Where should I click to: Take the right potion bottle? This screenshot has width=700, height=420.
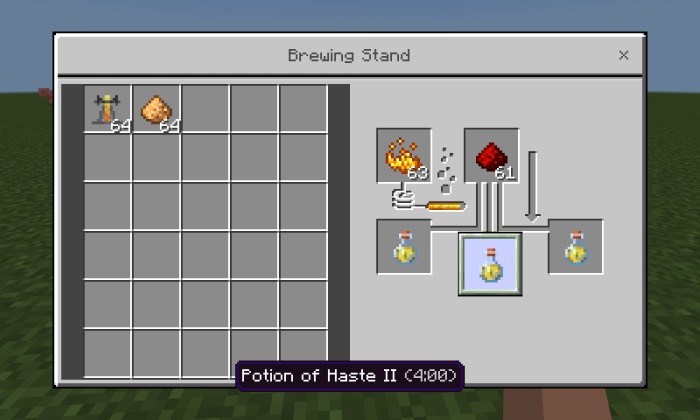click(576, 247)
